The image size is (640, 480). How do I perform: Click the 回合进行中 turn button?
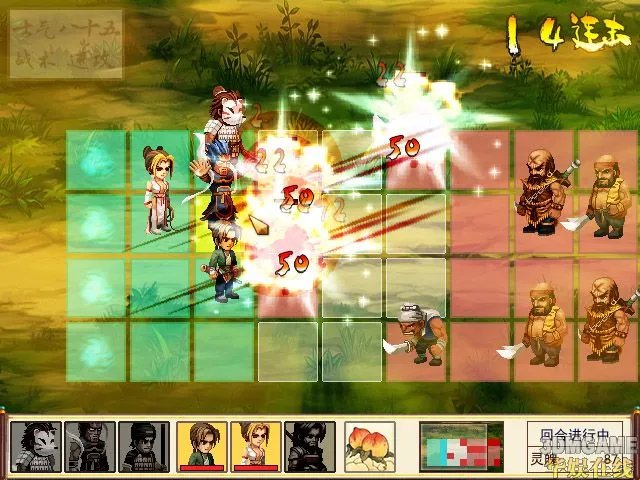pyautogui.click(x=573, y=436)
